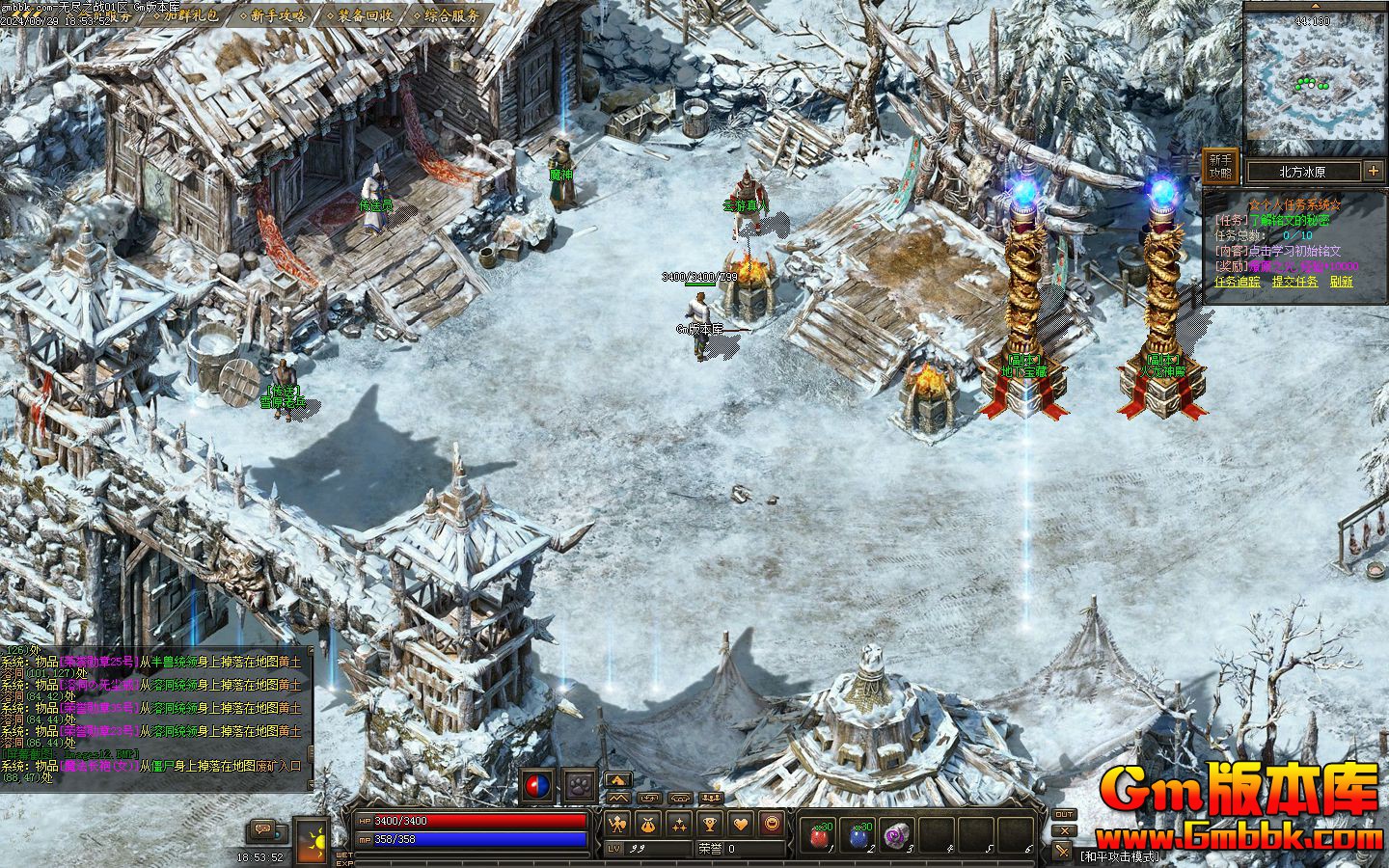This screenshot has width=1389, height=868.
Task: Submit quest via 提交任务 link
Action: coord(1294,282)
